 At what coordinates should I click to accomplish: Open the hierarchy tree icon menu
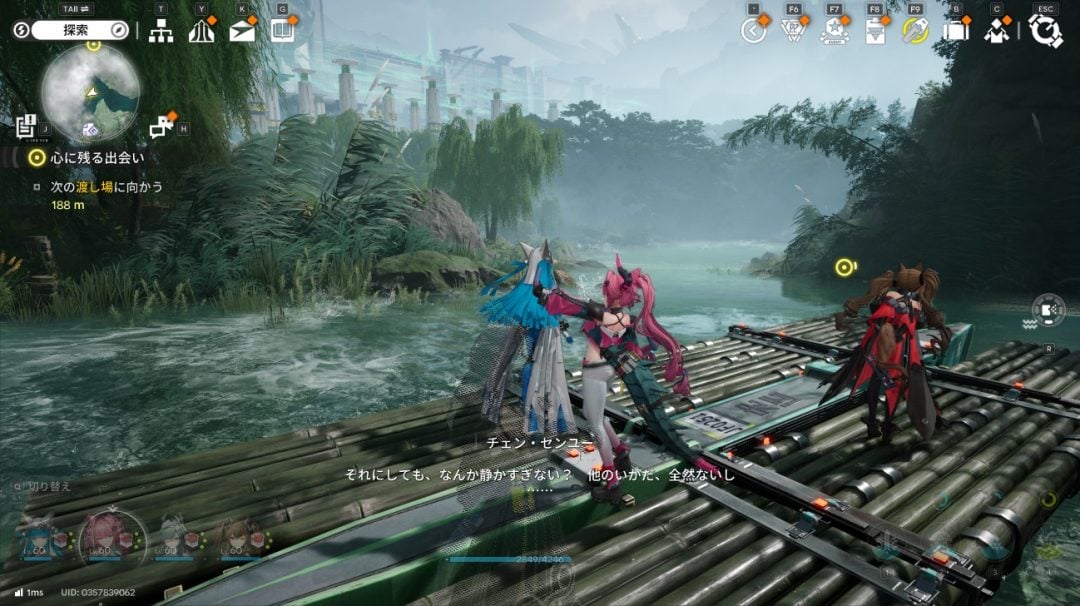point(161,31)
